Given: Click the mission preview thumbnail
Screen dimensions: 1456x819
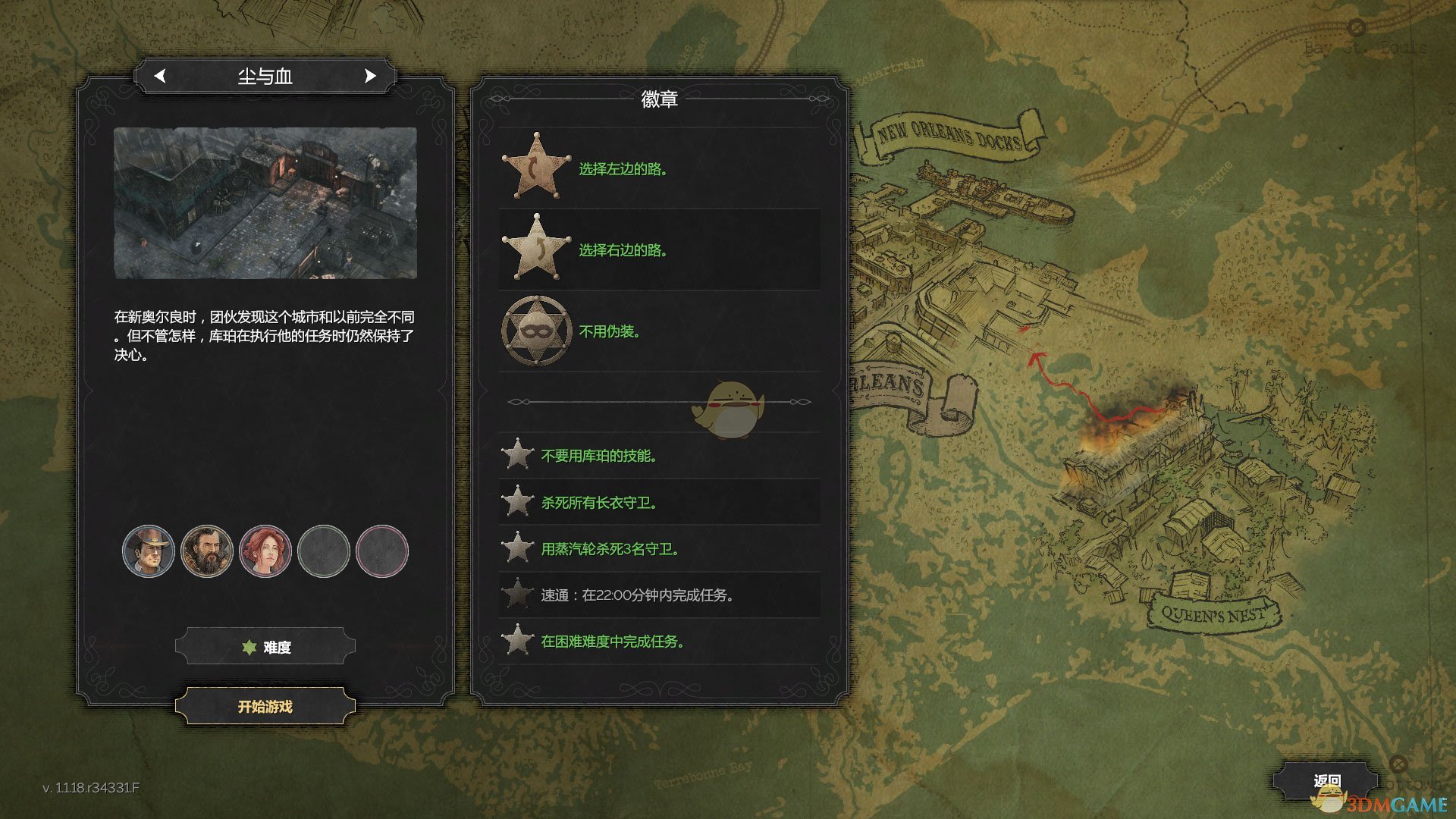Looking at the screenshot, I should [265, 202].
